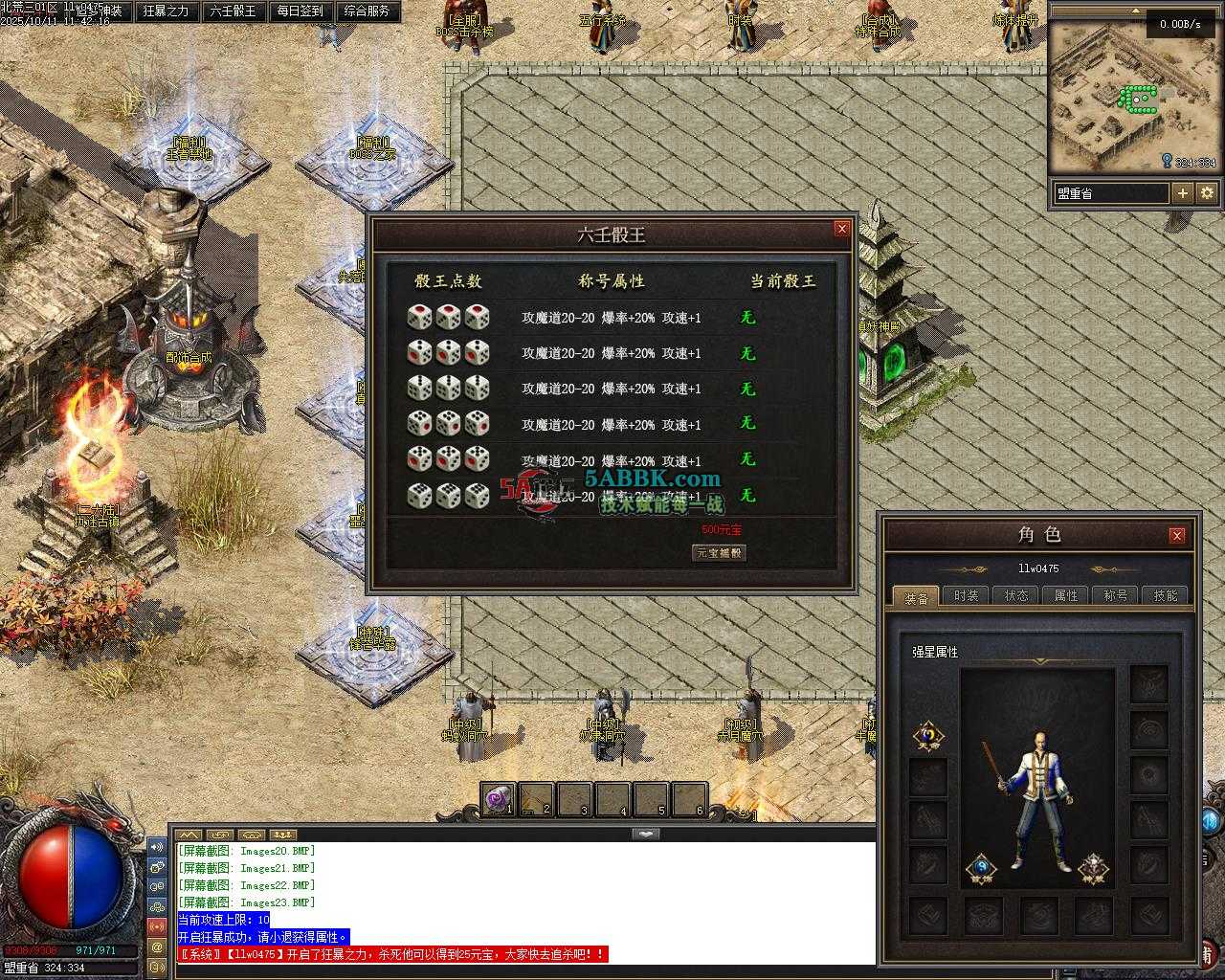Image resolution: width=1225 pixels, height=980 pixels.
Task: Open the 综合服务 services menu
Action: pos(367,11)
